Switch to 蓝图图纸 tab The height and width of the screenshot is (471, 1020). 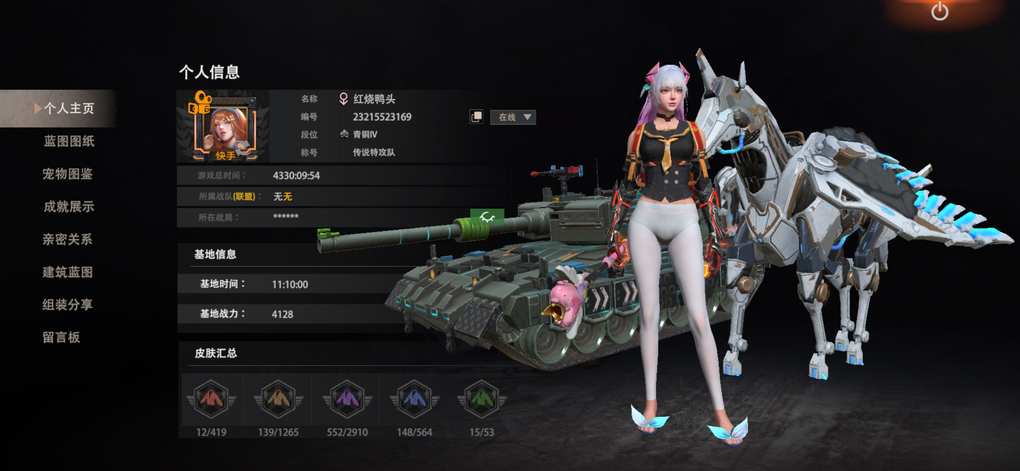[69, 141]
